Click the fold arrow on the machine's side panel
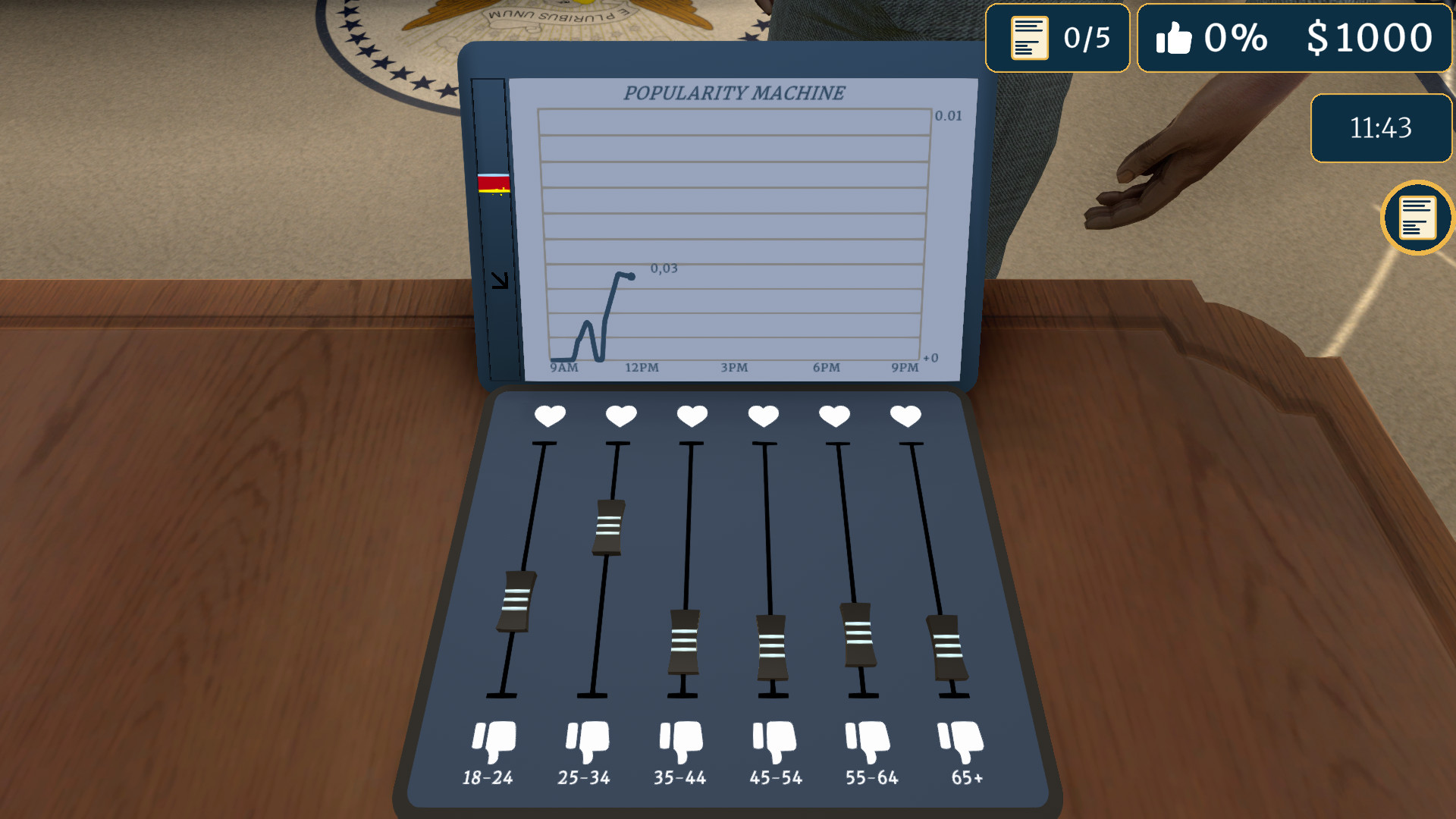This screenshot has height=819, width=1456. pos(500,279)
